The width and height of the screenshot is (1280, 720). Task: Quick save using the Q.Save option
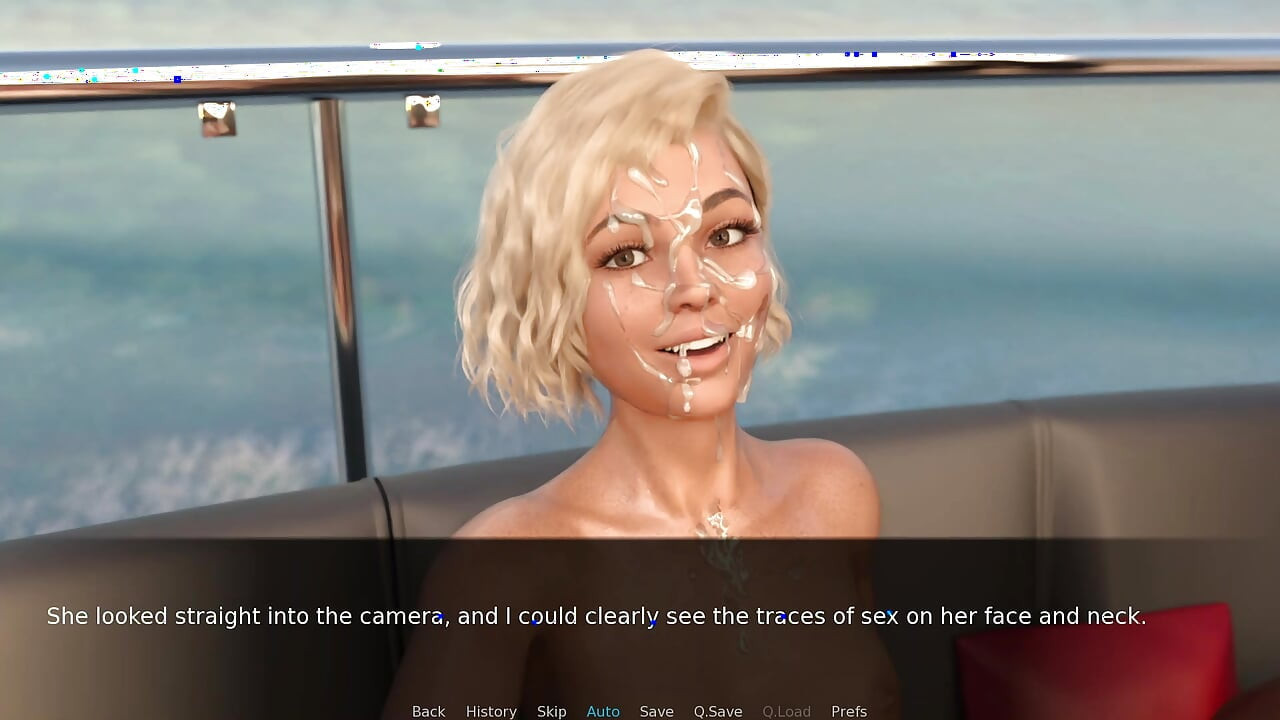tap(717, 711)
